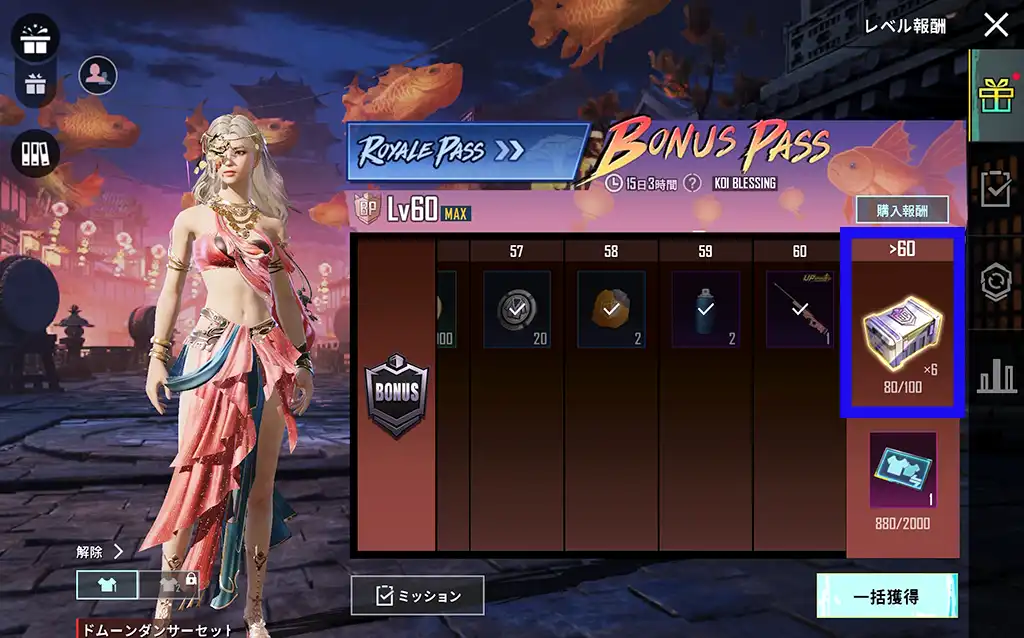Image resolution: width=1024 pixels, height=638 pixels.
Task: Select the level 57 coin reward
Action: coord(516,309)
